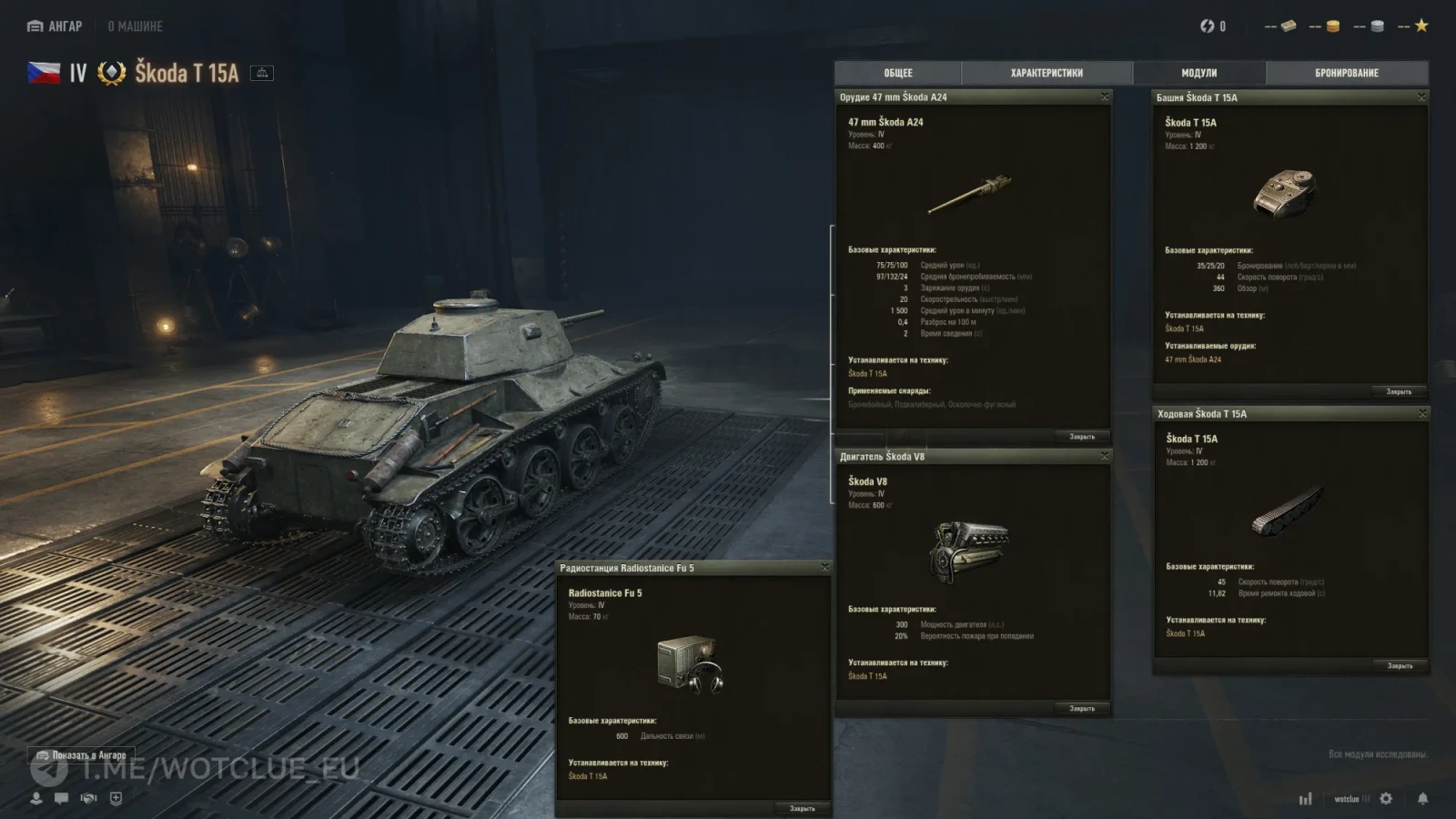Image resolution: width=1456 pixels, height=819 pixels.
Task: Click Закрыть in the gun module panel
Action: [x=1081, y=437]
